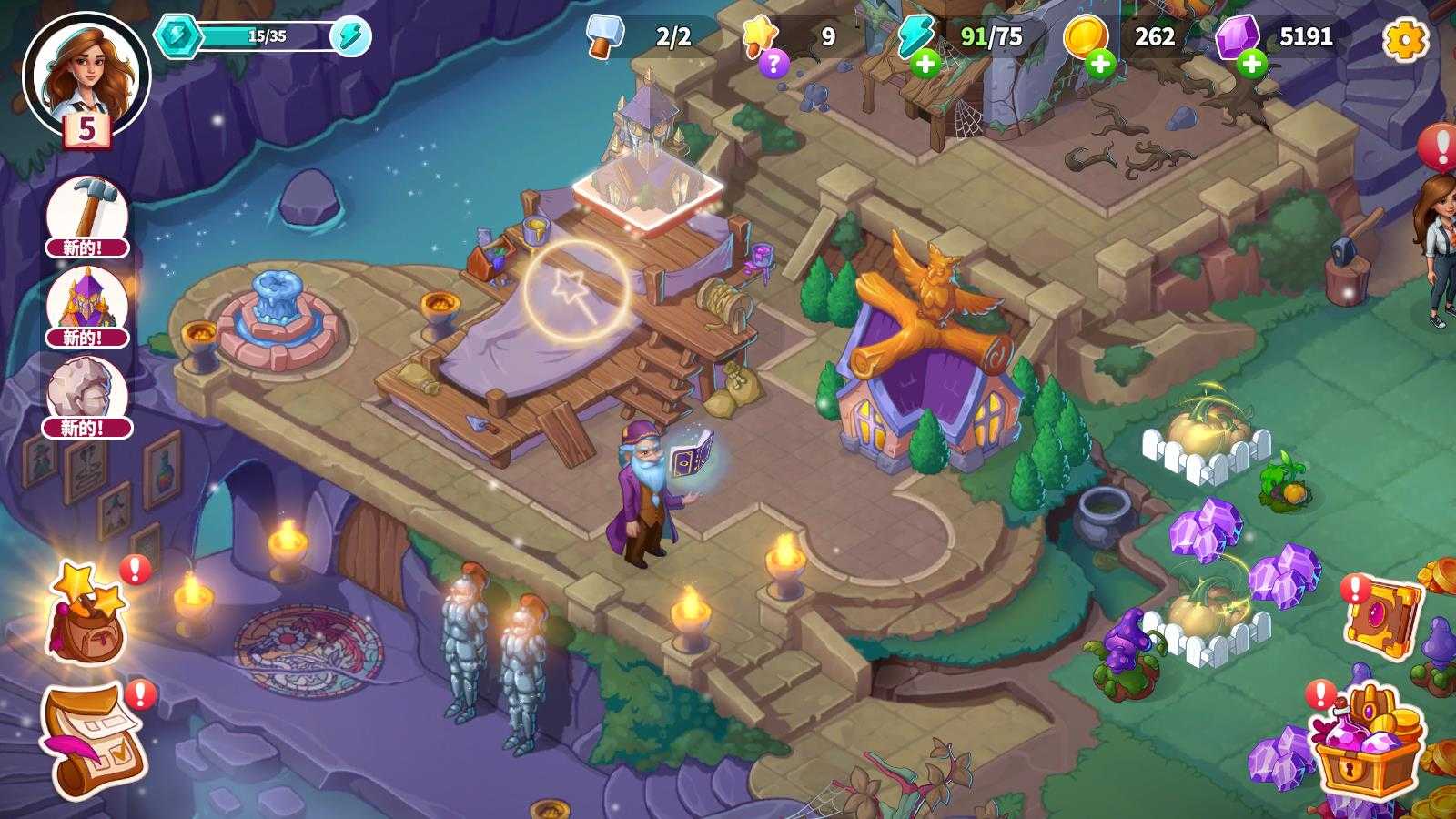This screenshot has width=1456, height=819.
Task: Tap the magic wand build marker
Action: 575,288
